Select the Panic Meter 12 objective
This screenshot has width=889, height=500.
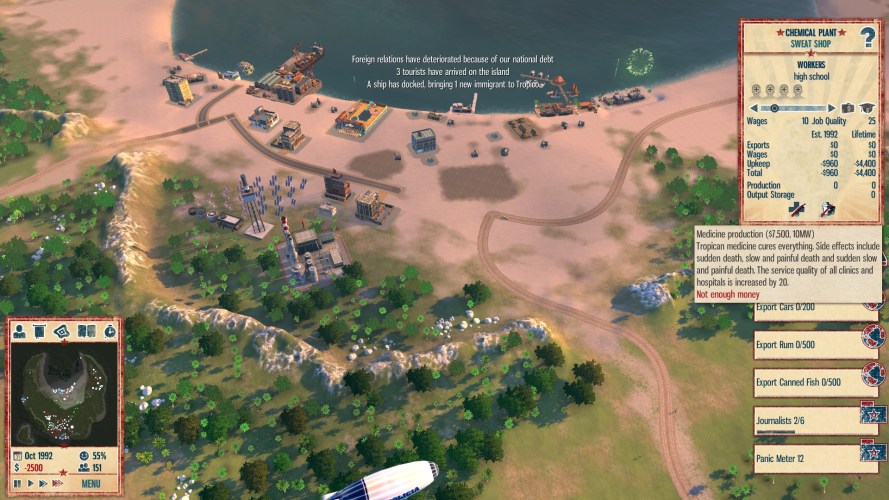[816, 456]
